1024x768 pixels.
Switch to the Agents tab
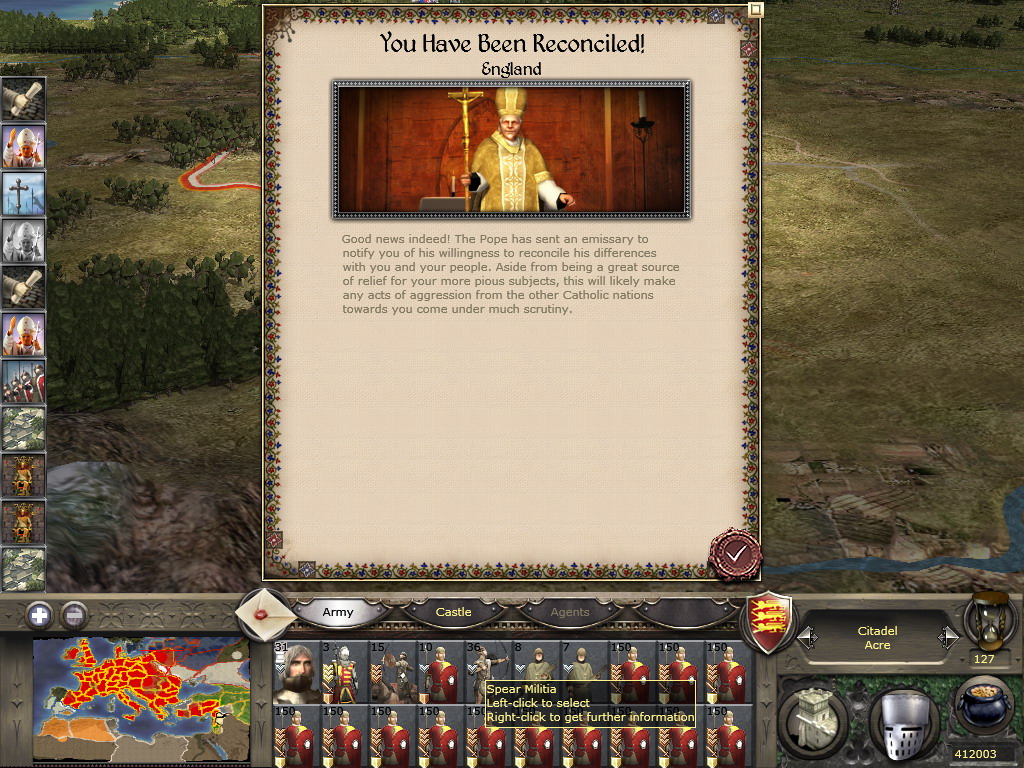pos(570,611)
